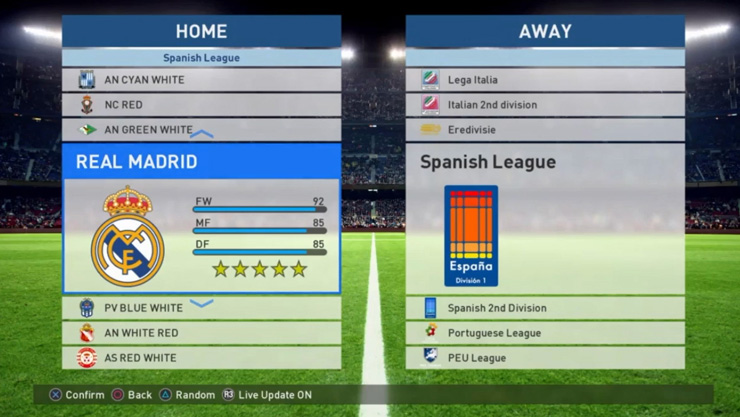This screenshot has height=417, width=740.
Task: Select the Portuguese League row
Action: [545, 333]
